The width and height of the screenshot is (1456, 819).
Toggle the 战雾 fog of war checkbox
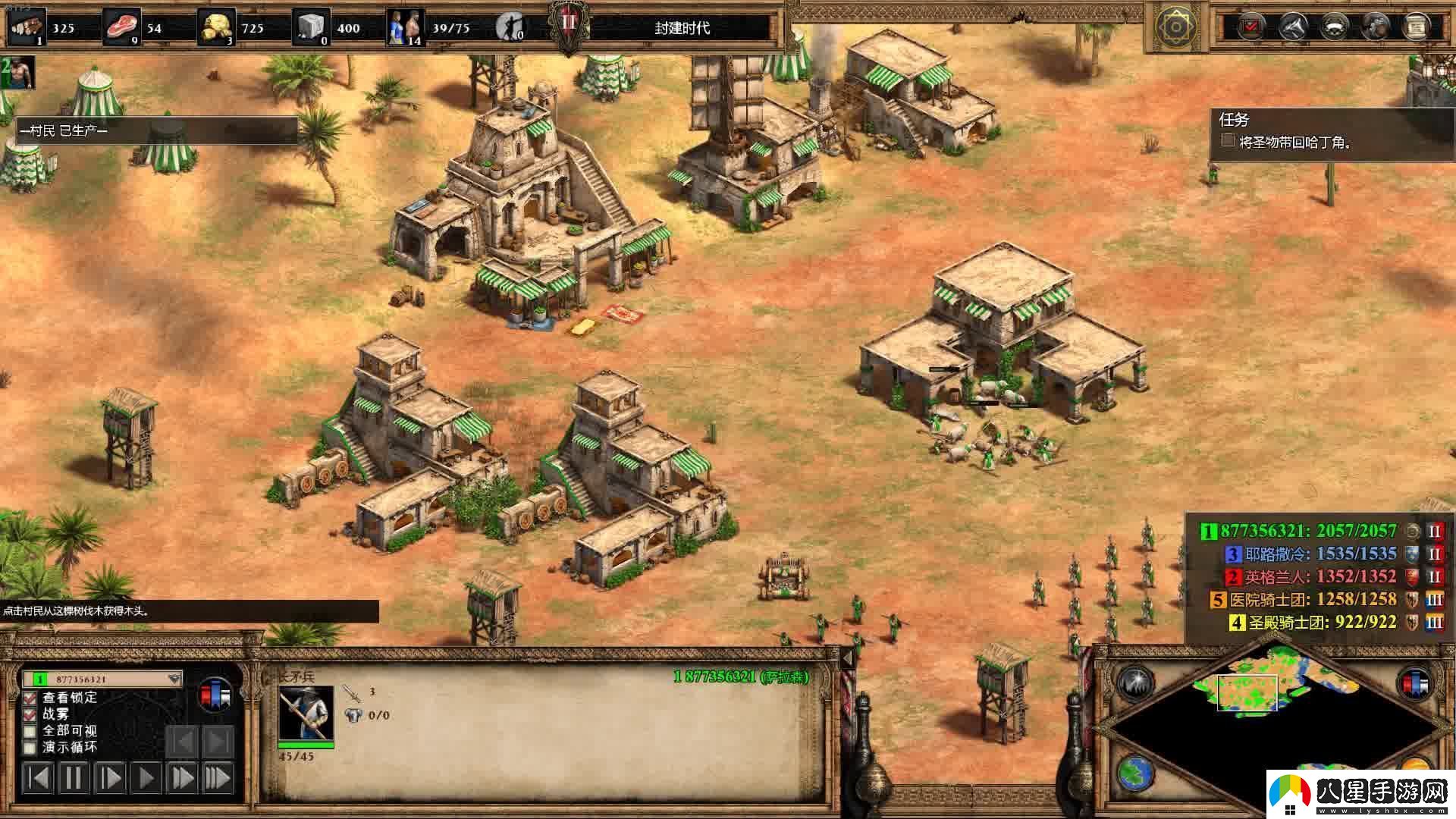(x=30, y=714)
